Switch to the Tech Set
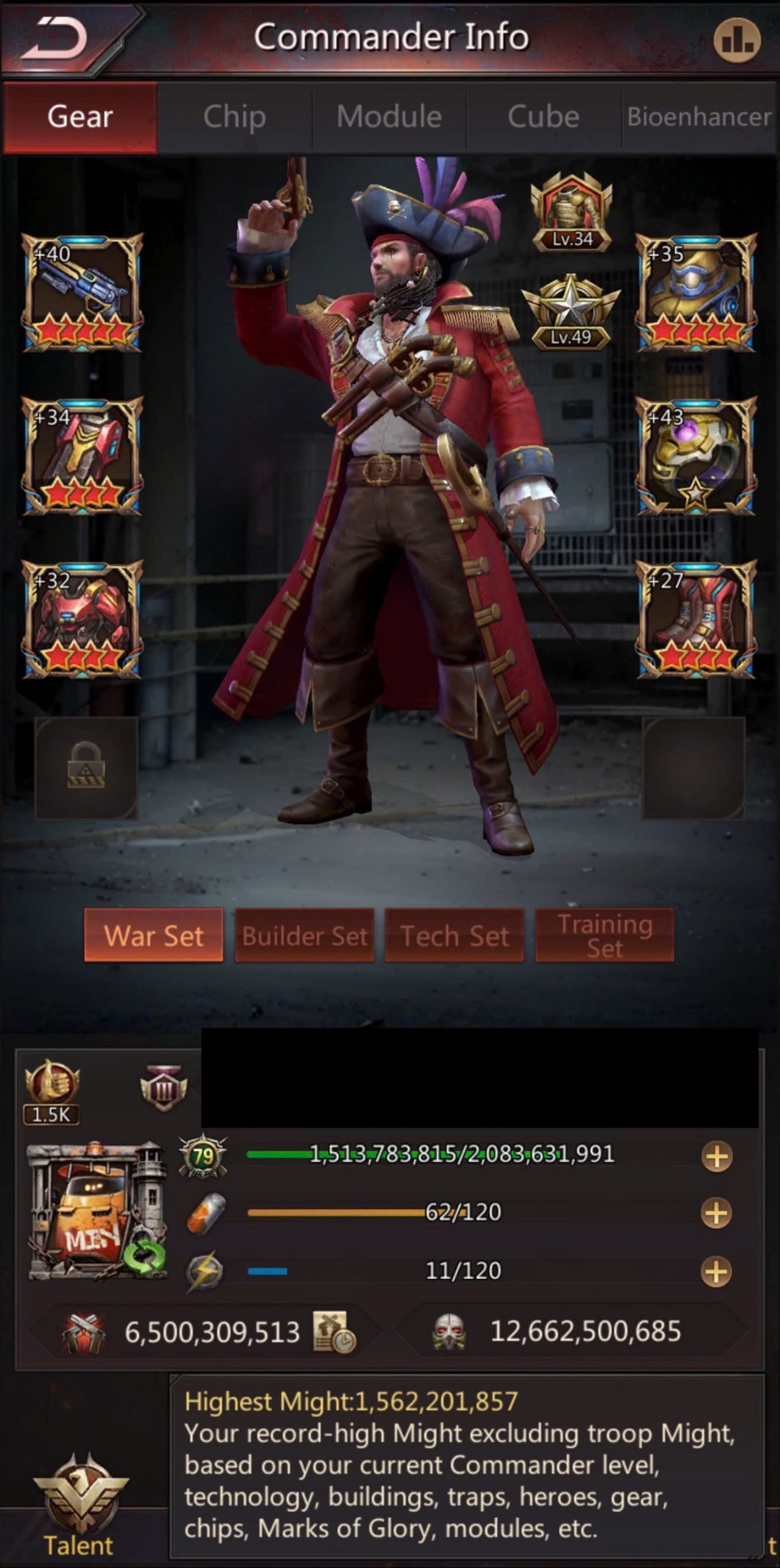Image resolution: width=780 pixels, height=1568 pixels. click(454, 935)
